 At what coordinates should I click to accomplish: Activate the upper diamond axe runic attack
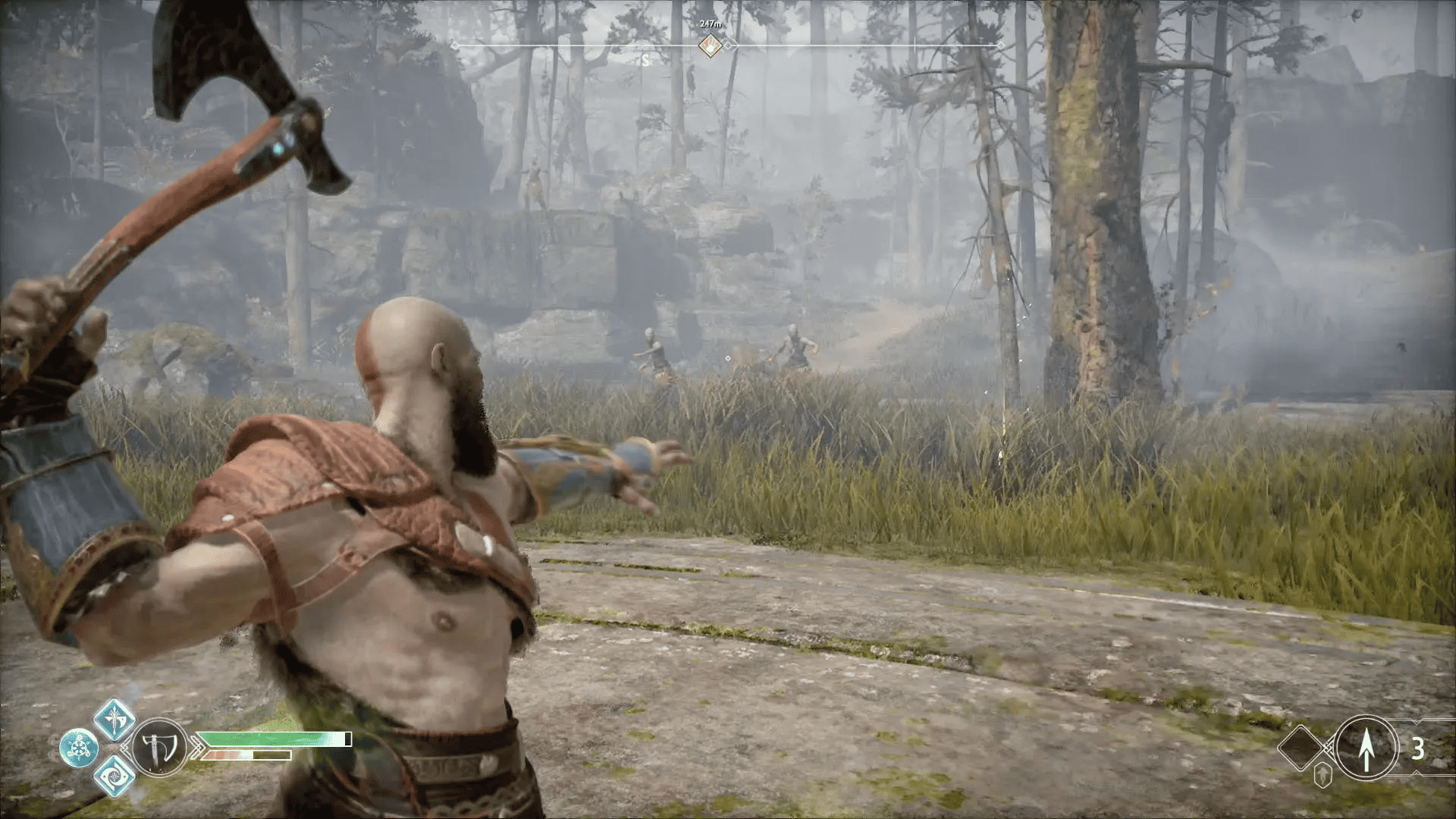click(x=115, y=719)
